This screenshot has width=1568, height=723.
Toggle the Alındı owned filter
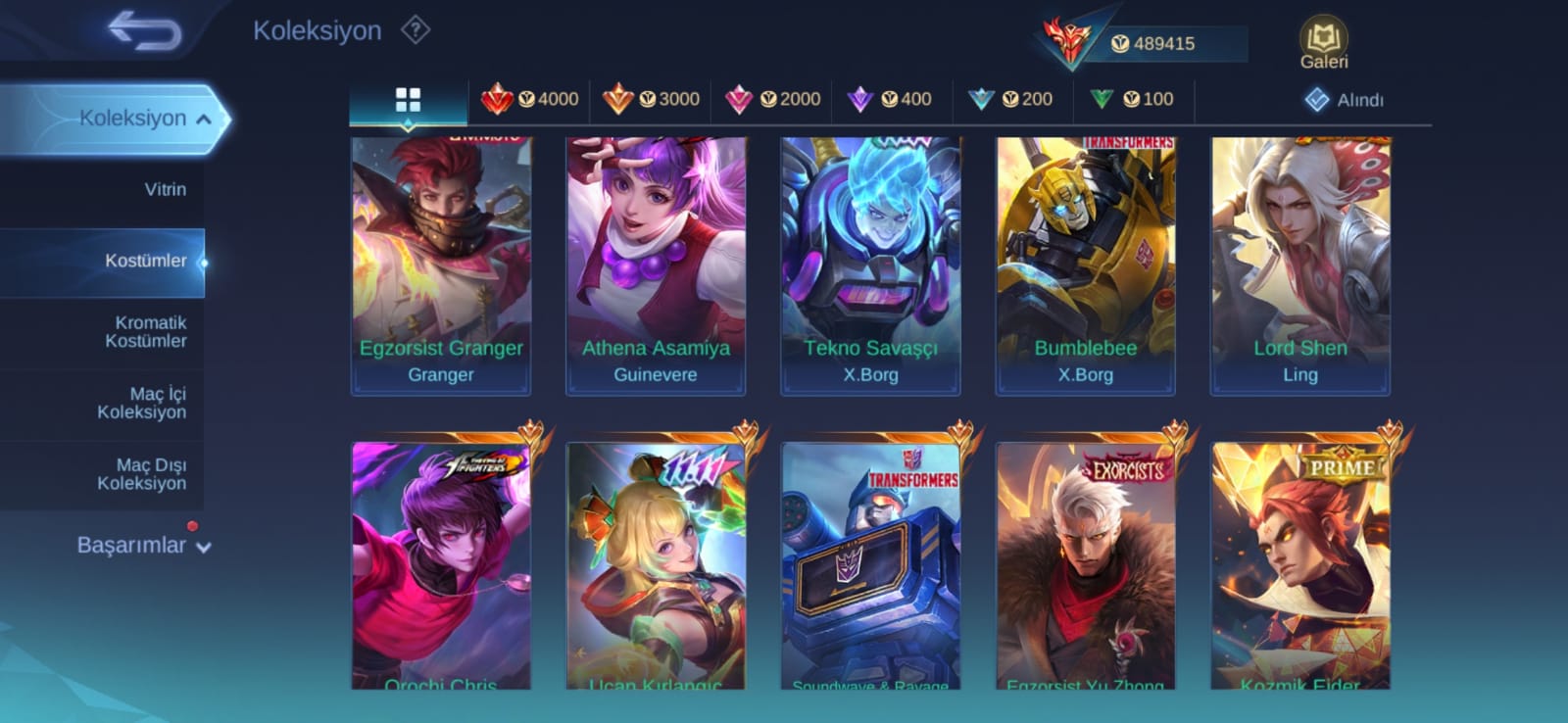(1344, 100)
